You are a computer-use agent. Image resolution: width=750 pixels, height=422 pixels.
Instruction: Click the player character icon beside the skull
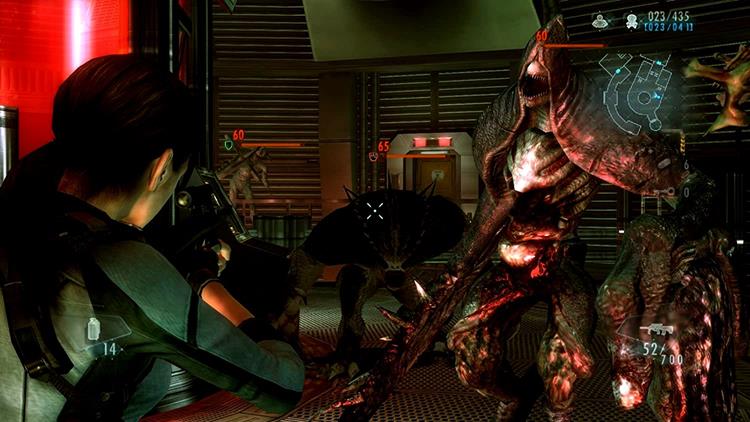pos(601,19)
